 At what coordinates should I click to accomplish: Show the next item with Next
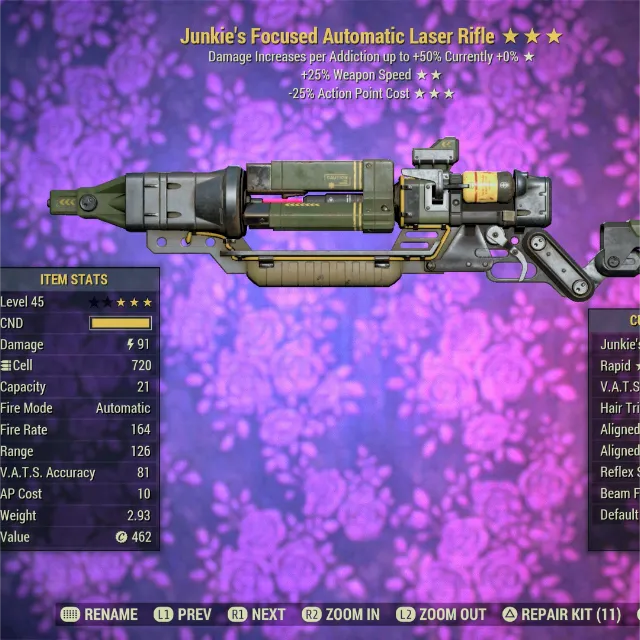point(257,615)
